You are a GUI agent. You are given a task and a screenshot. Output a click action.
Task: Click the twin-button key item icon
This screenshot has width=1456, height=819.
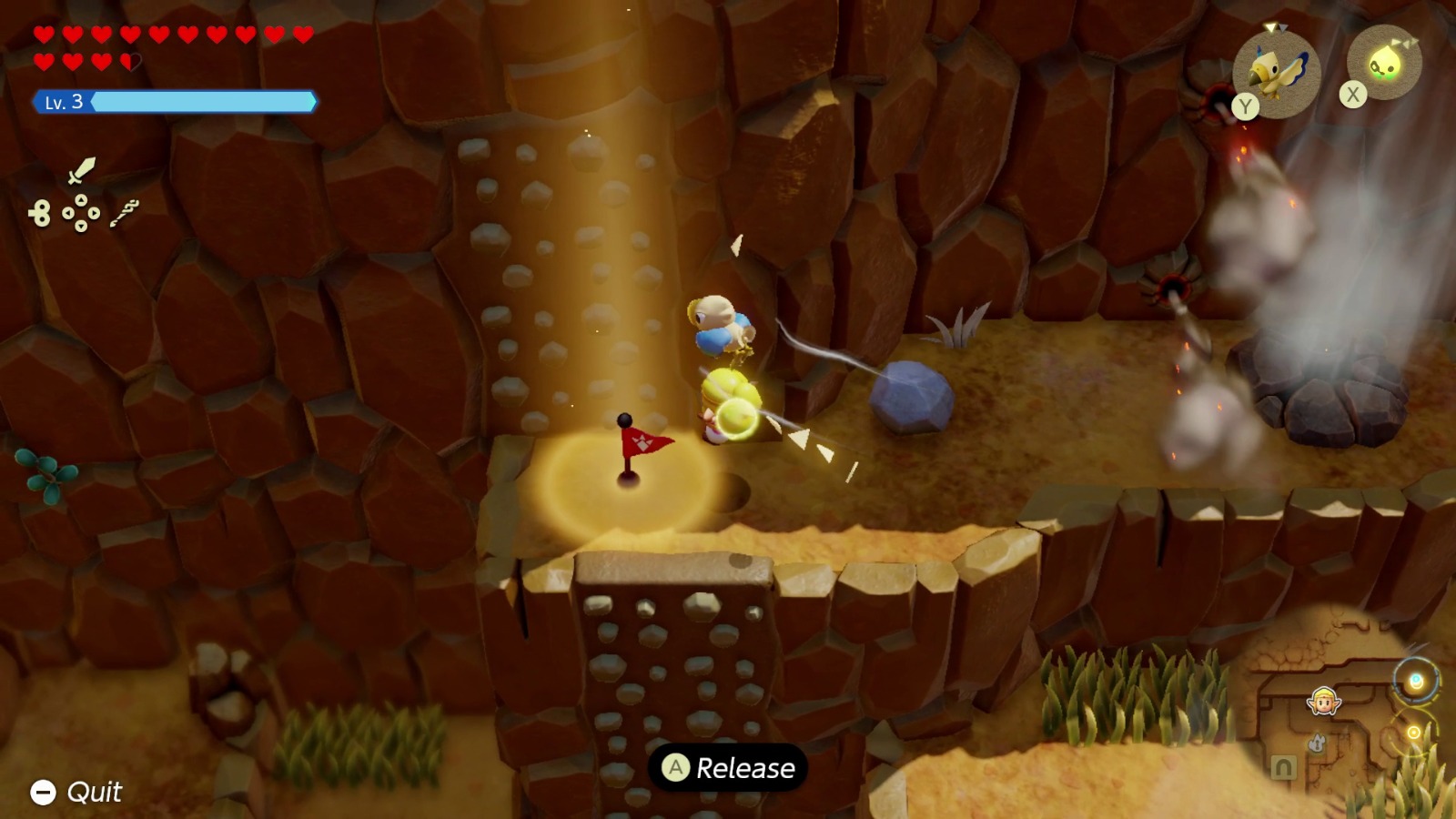click(41, 213)
